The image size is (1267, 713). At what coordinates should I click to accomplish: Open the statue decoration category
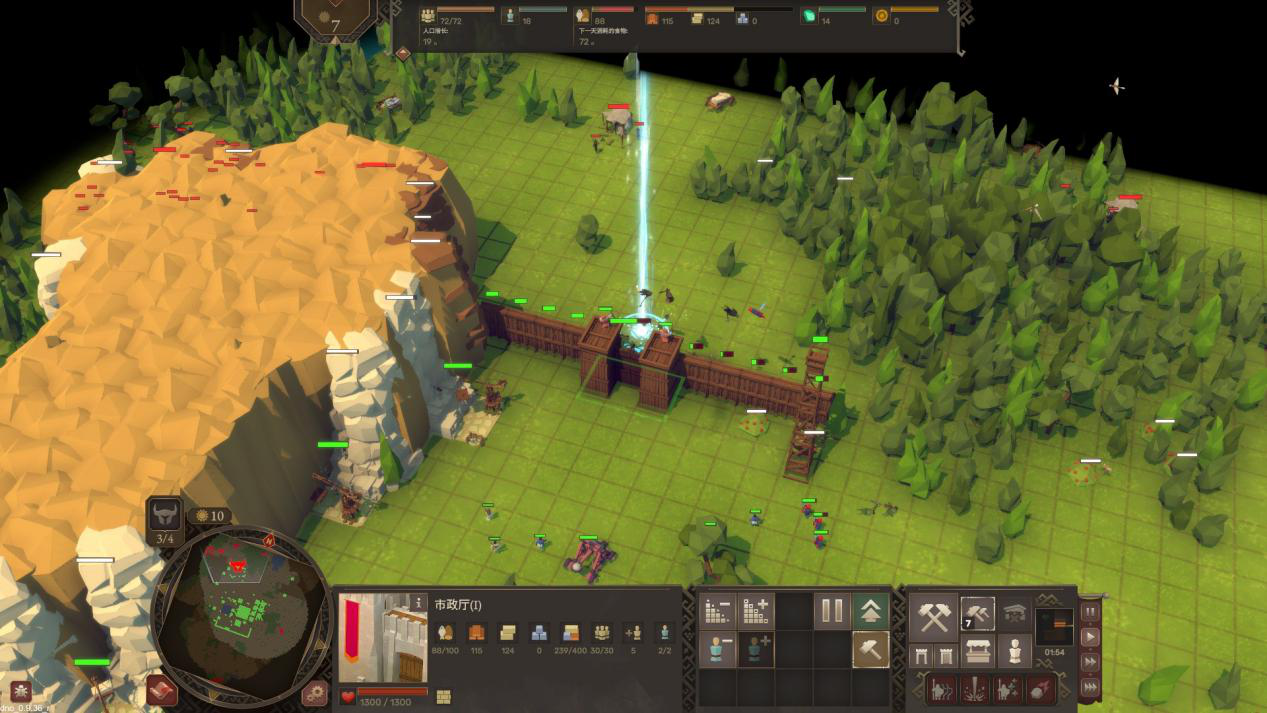point(1016,652)
